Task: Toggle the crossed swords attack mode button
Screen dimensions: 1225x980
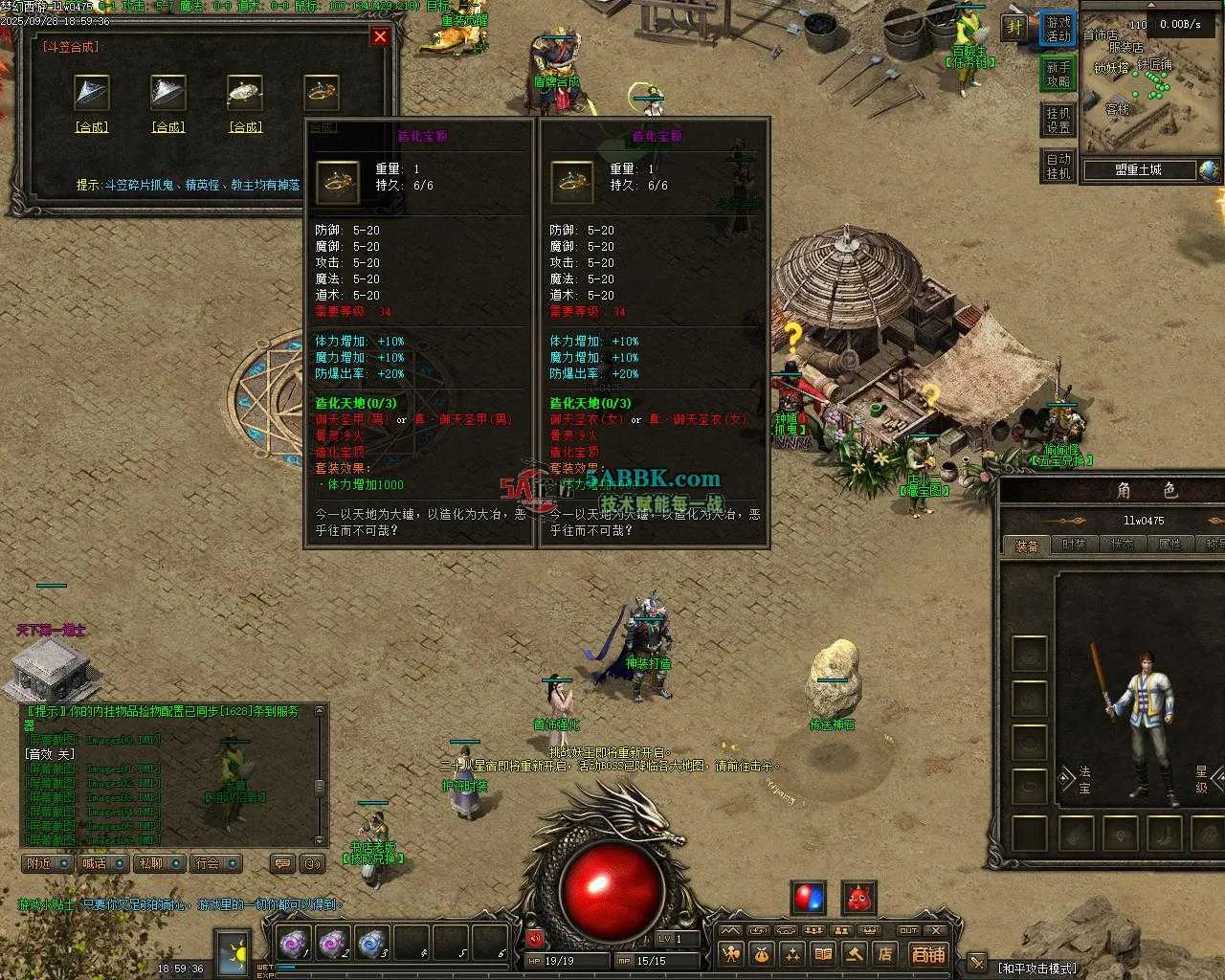Action: 977,963
